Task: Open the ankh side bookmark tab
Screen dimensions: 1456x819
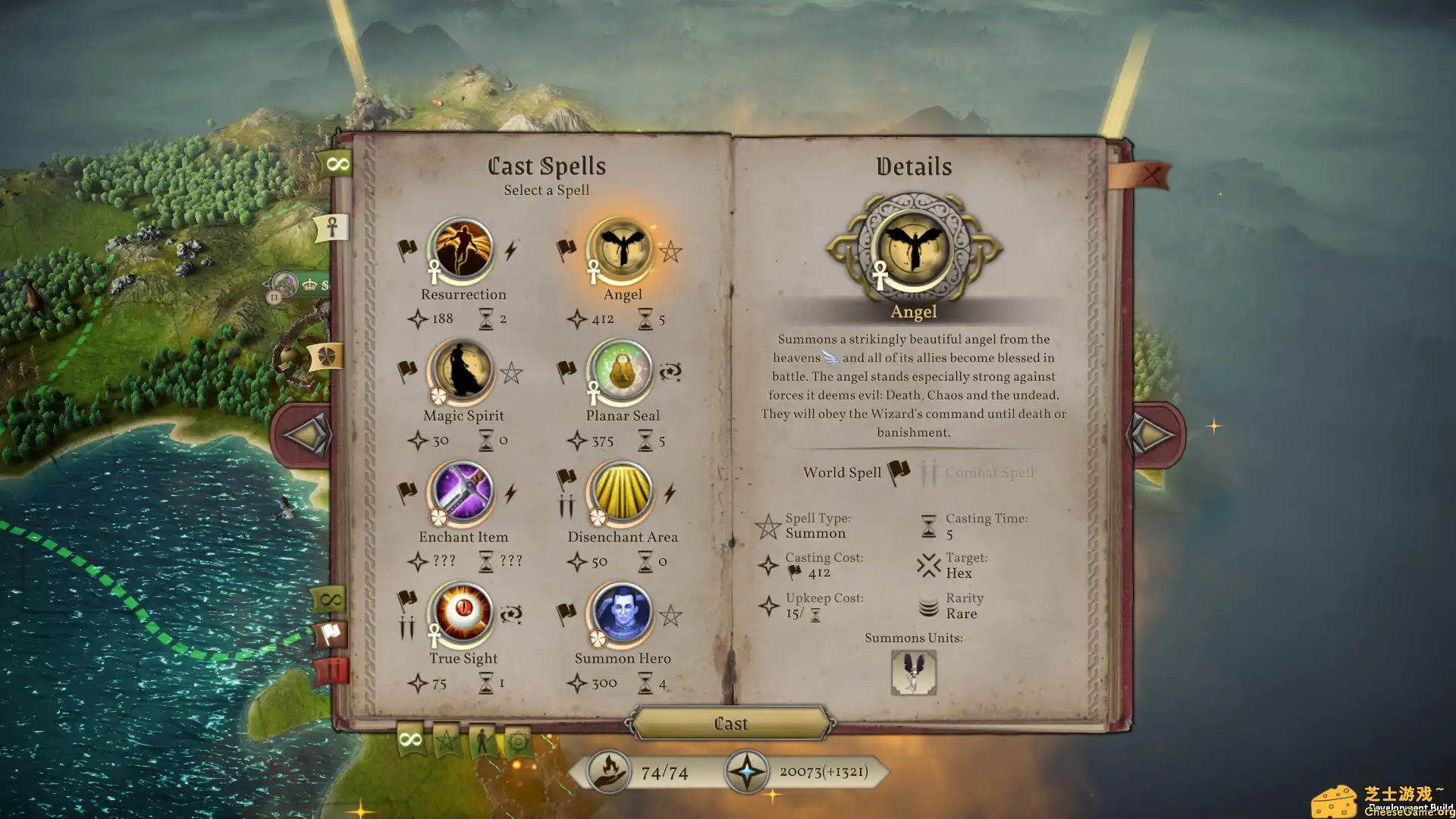Action: 332,227
